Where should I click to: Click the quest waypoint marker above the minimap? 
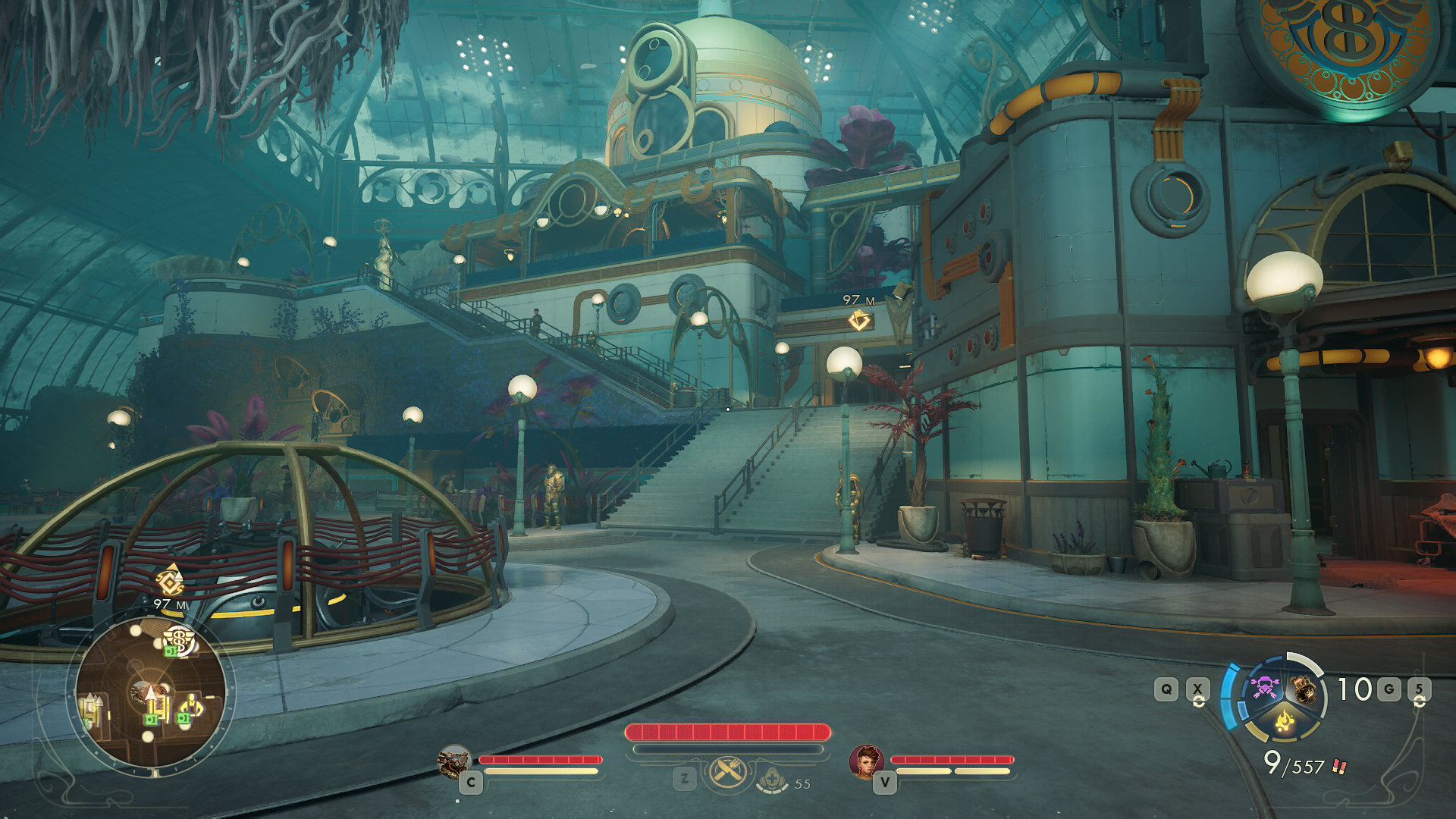[x=170, y=581]
